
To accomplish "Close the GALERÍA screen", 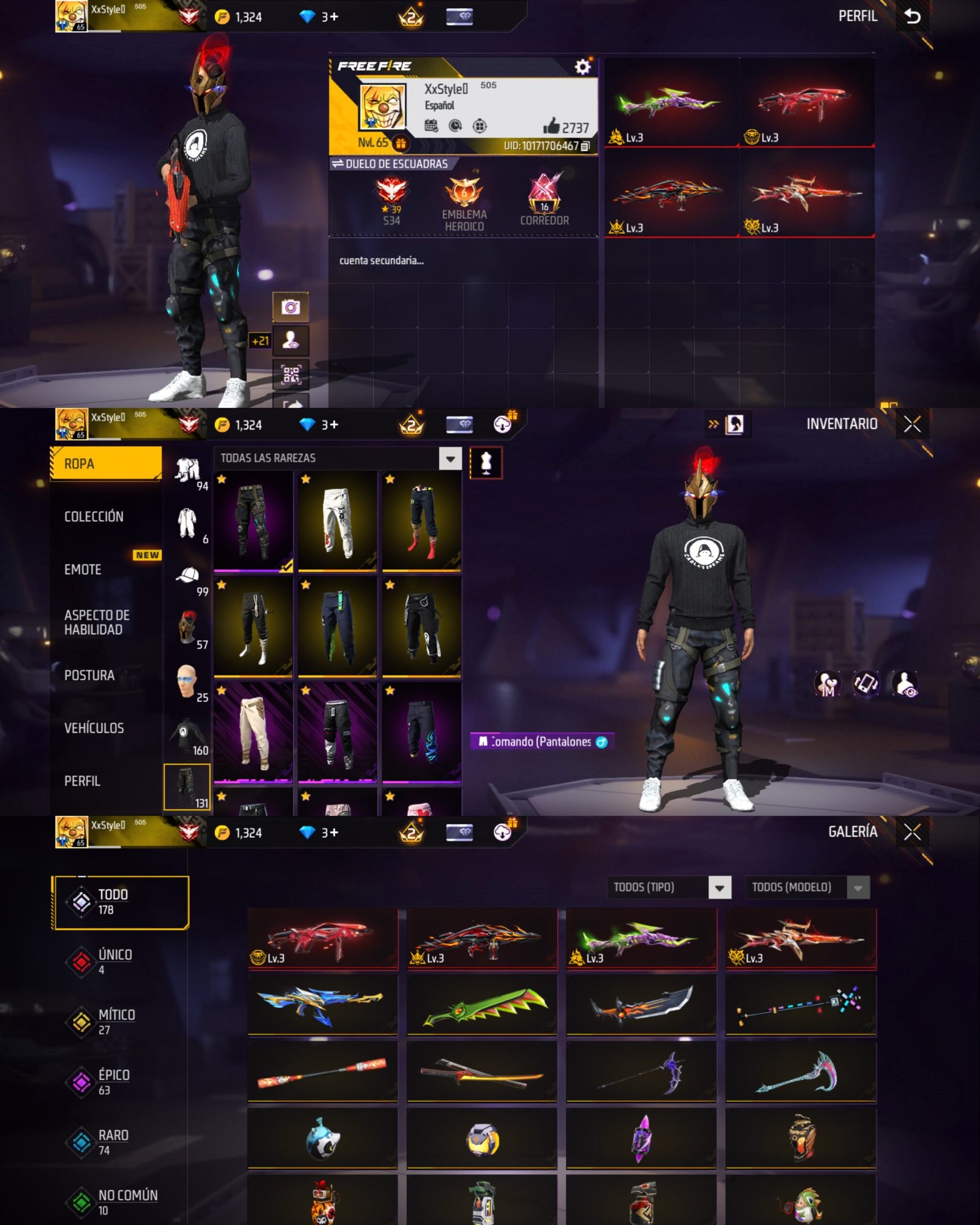I will tap(912, 832).
